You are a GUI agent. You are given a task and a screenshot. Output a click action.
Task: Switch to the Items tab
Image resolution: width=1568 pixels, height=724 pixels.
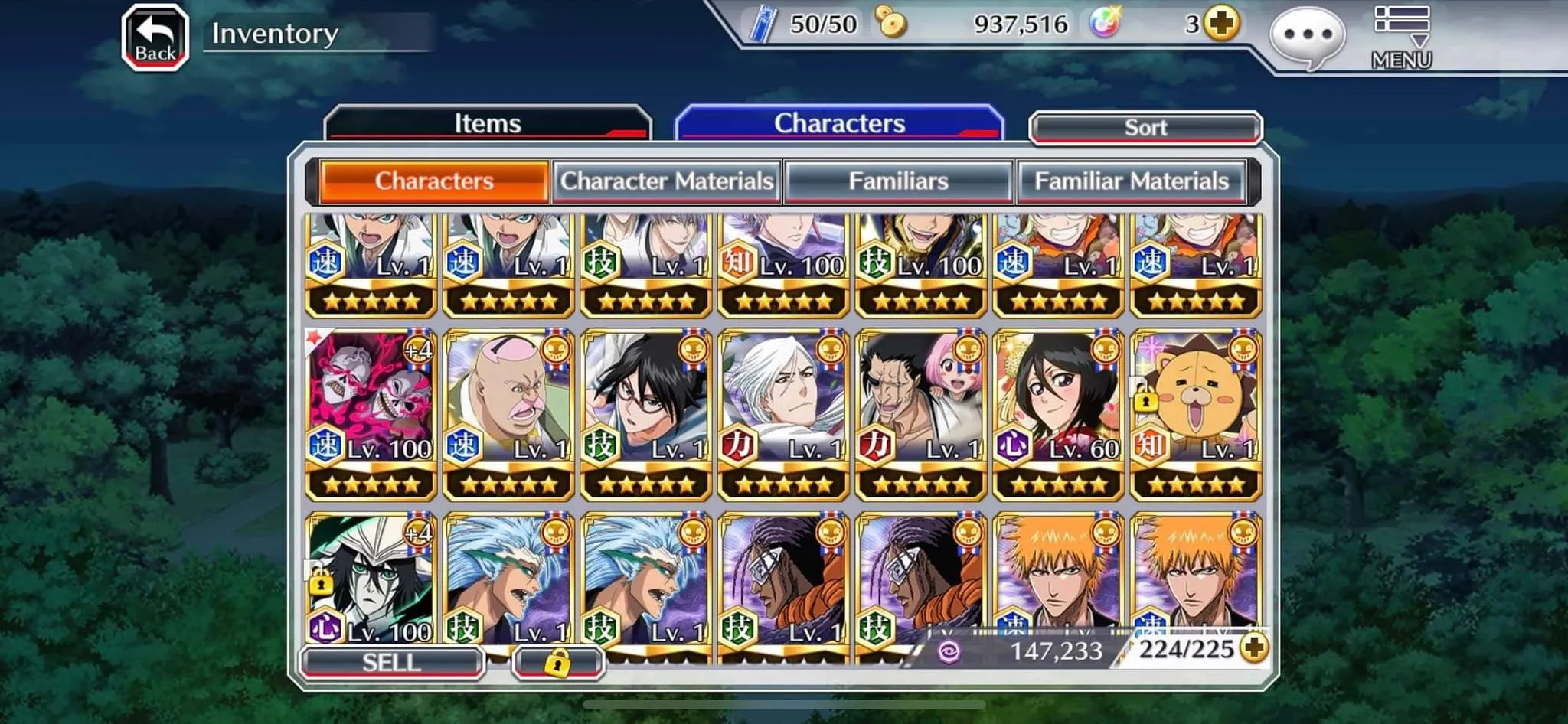click(x=488, y=123)
